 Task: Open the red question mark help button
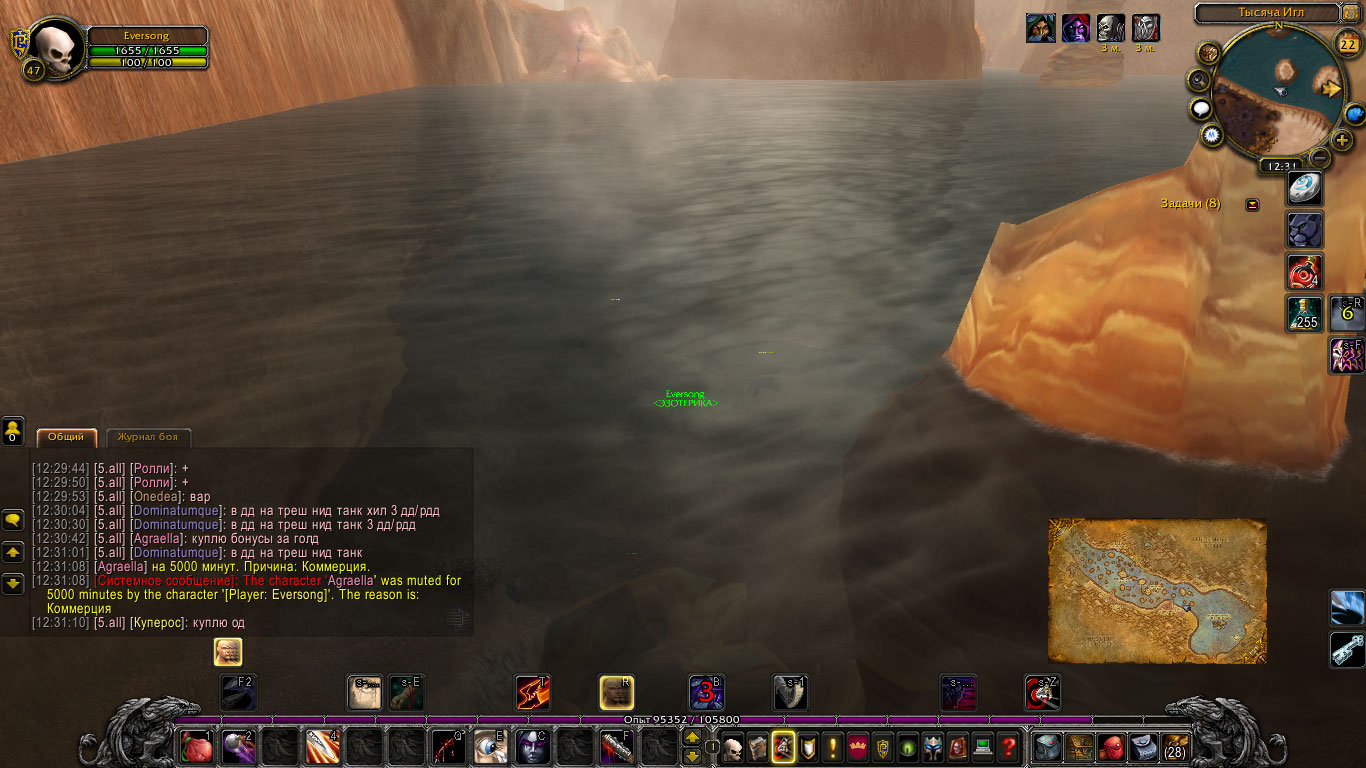tap(1008, 747)
